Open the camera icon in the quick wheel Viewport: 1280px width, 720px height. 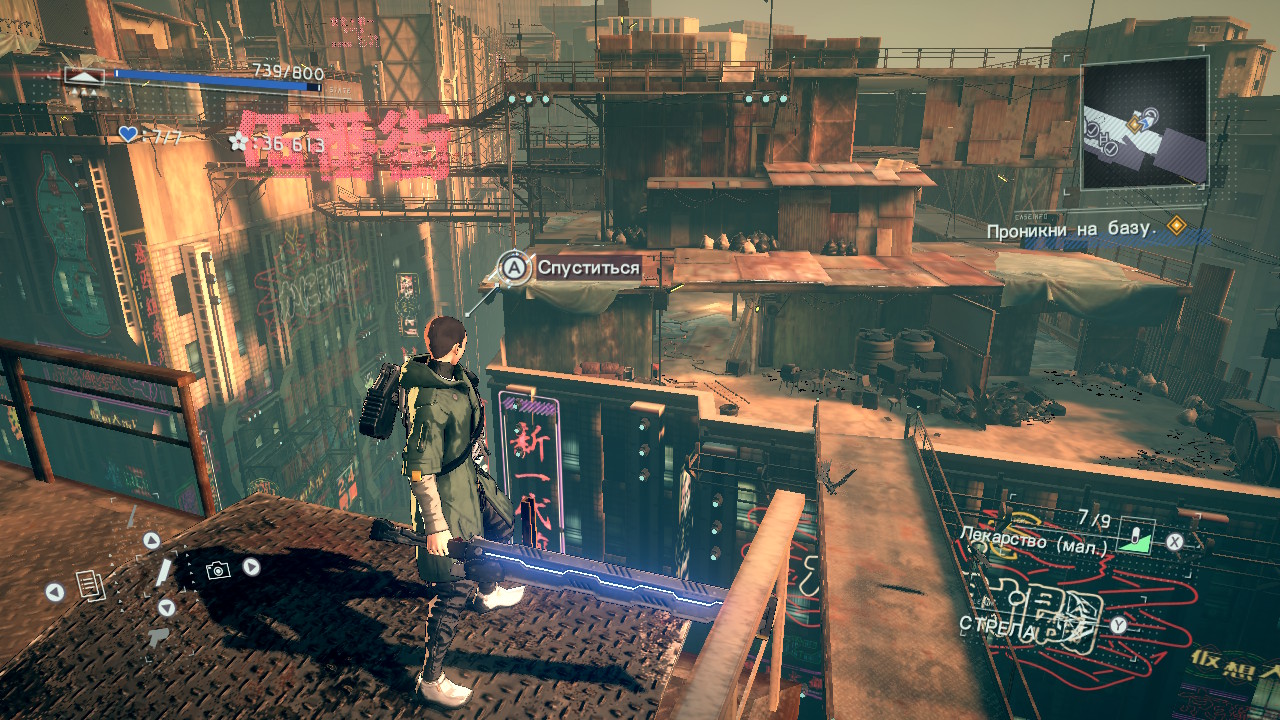click(x=217, y=570)
